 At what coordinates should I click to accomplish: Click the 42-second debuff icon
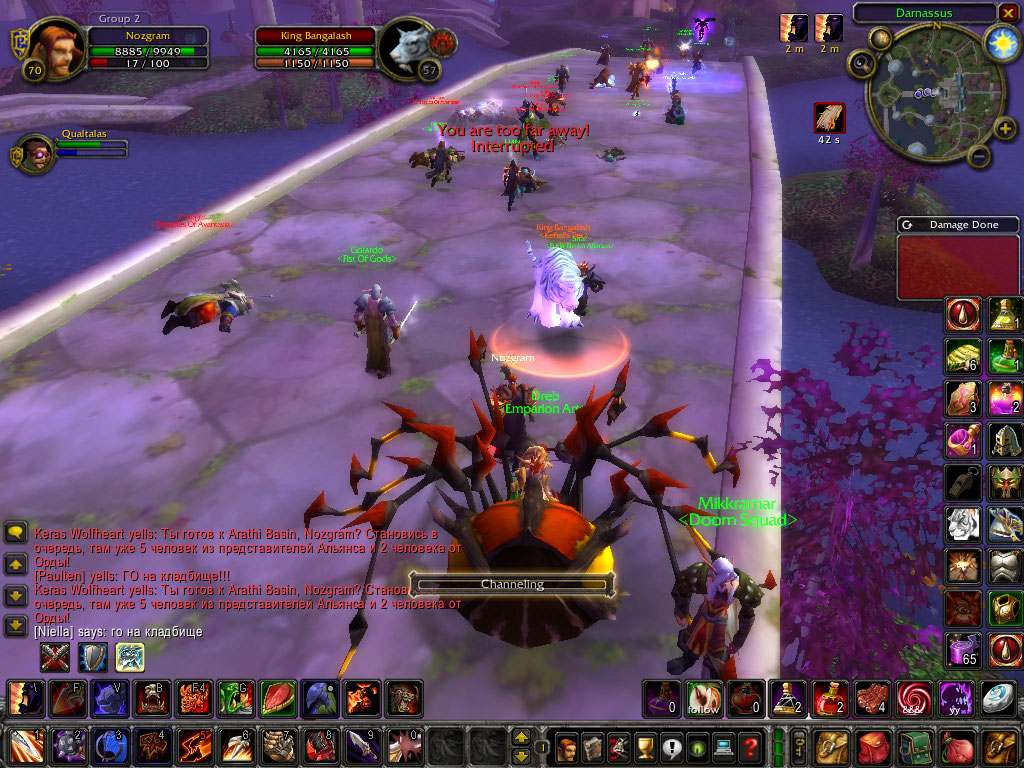[x=829, y=118]
